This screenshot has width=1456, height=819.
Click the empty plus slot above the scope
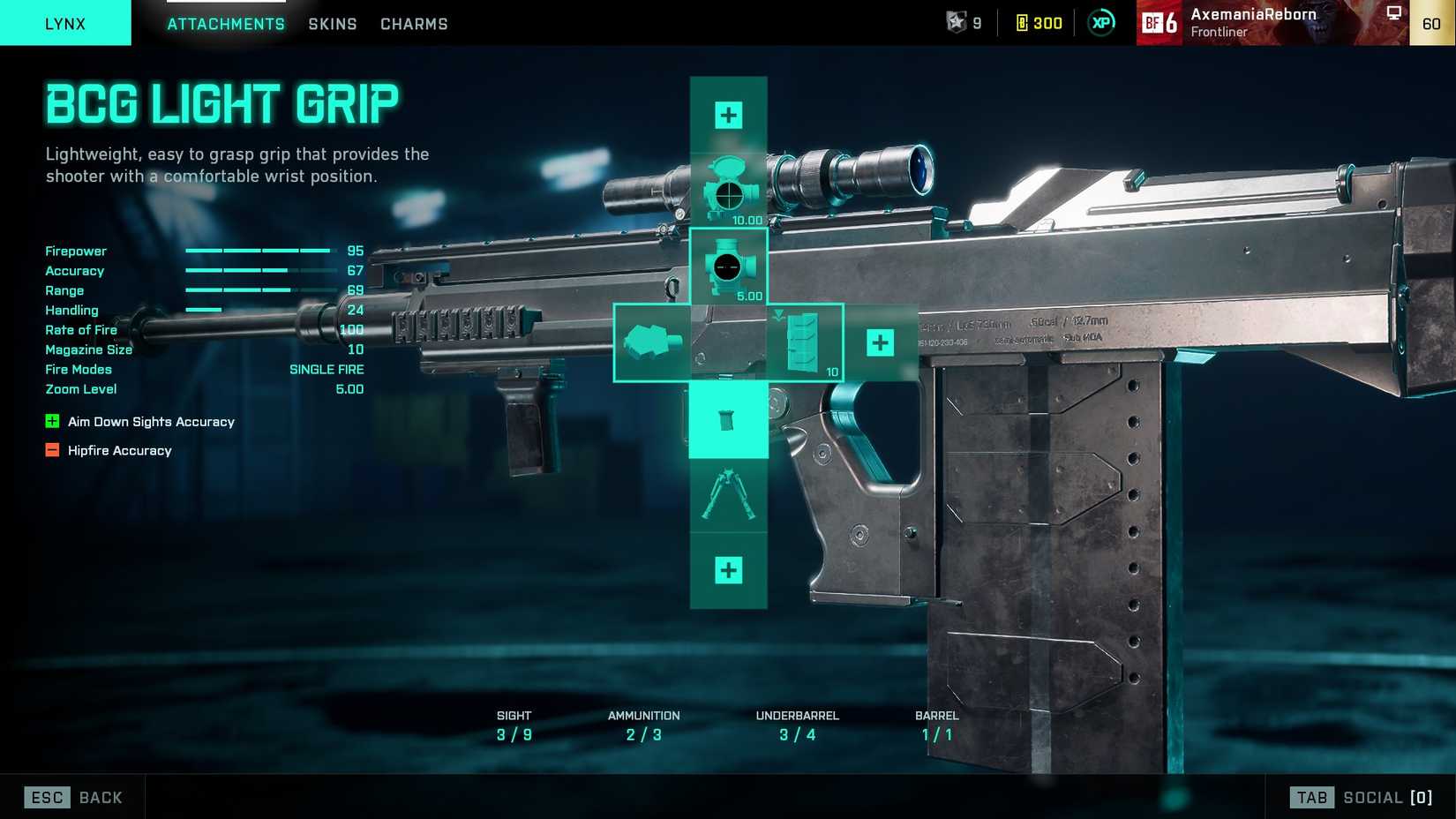pos(728,114)
